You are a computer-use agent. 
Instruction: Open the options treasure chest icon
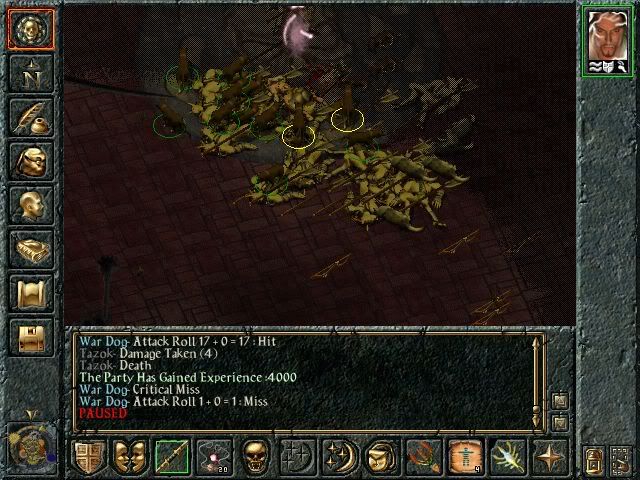click(30, 337)
